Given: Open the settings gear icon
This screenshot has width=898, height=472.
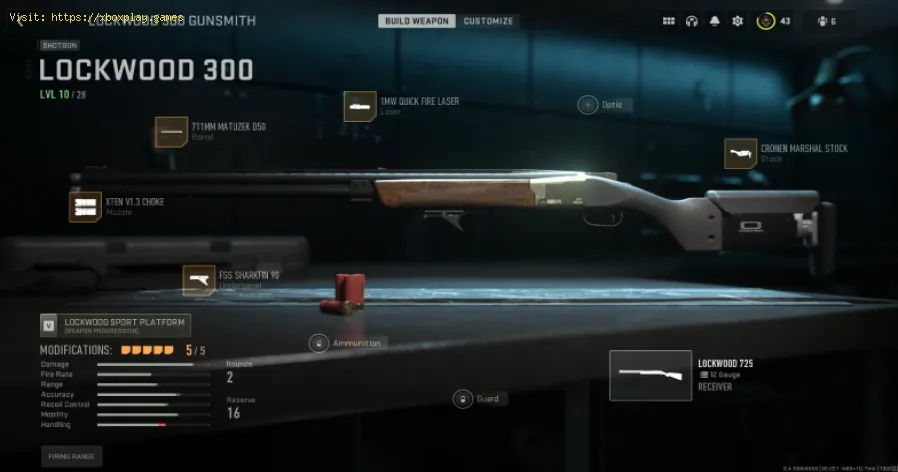Looking at the screenshot, I should (x=738, y=21).
